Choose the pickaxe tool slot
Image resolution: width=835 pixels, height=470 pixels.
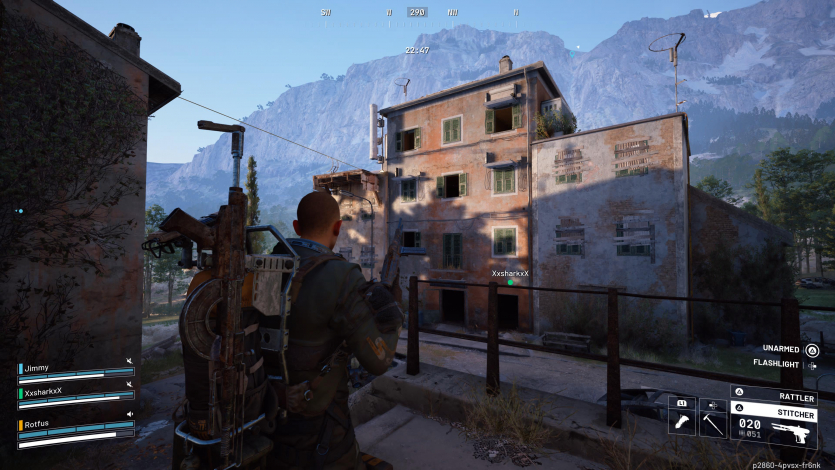(x=712, y=422)
